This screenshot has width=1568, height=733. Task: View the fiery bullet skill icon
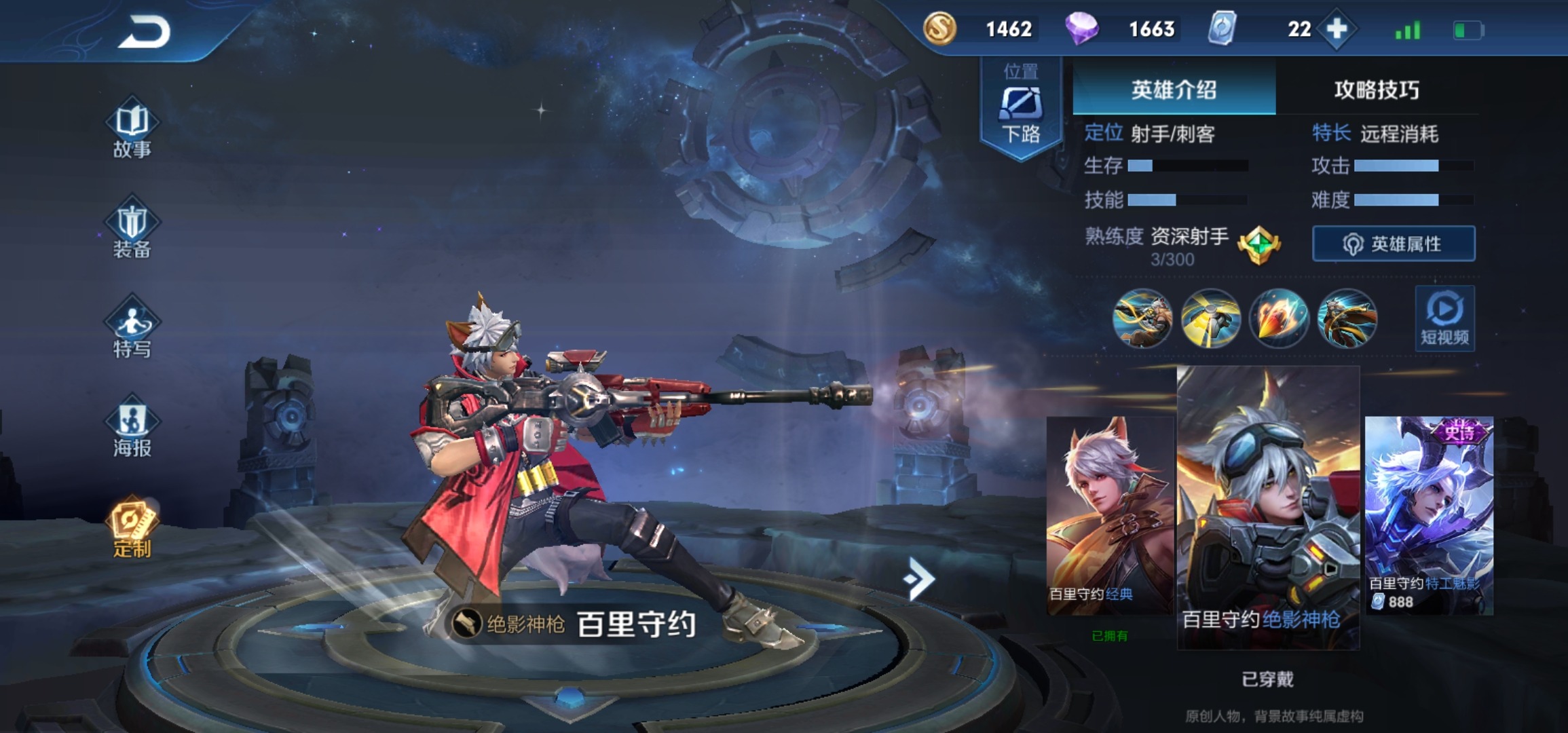pos(1279,318)
